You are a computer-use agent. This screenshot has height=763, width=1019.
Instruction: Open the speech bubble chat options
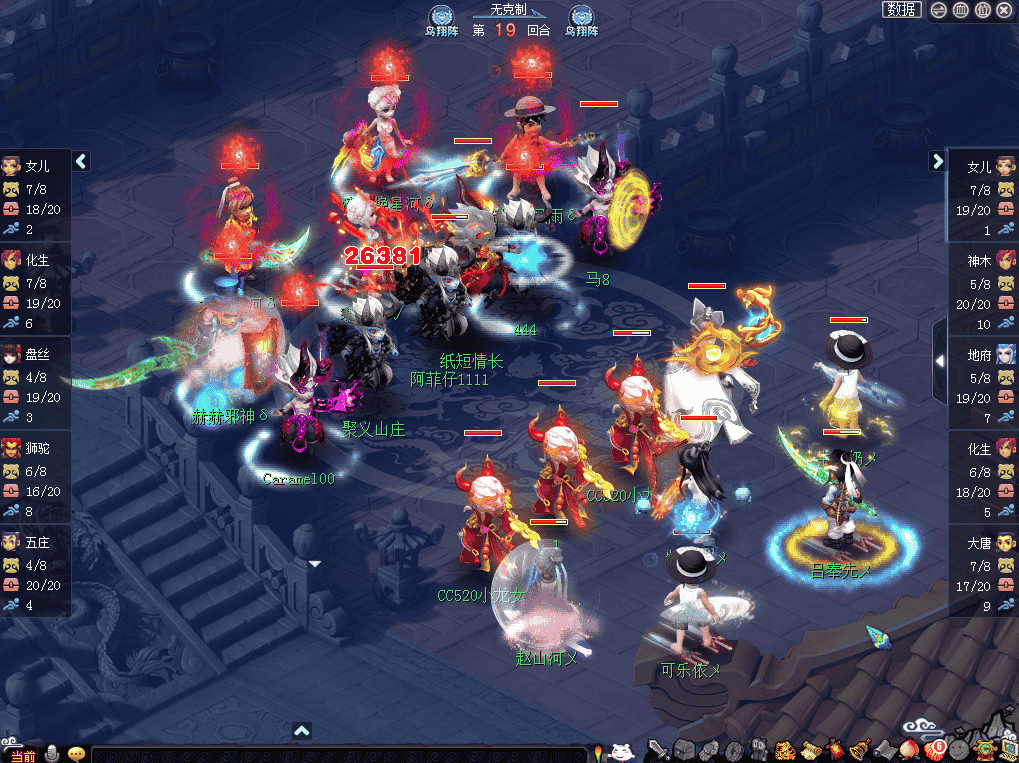coord(76,754)
